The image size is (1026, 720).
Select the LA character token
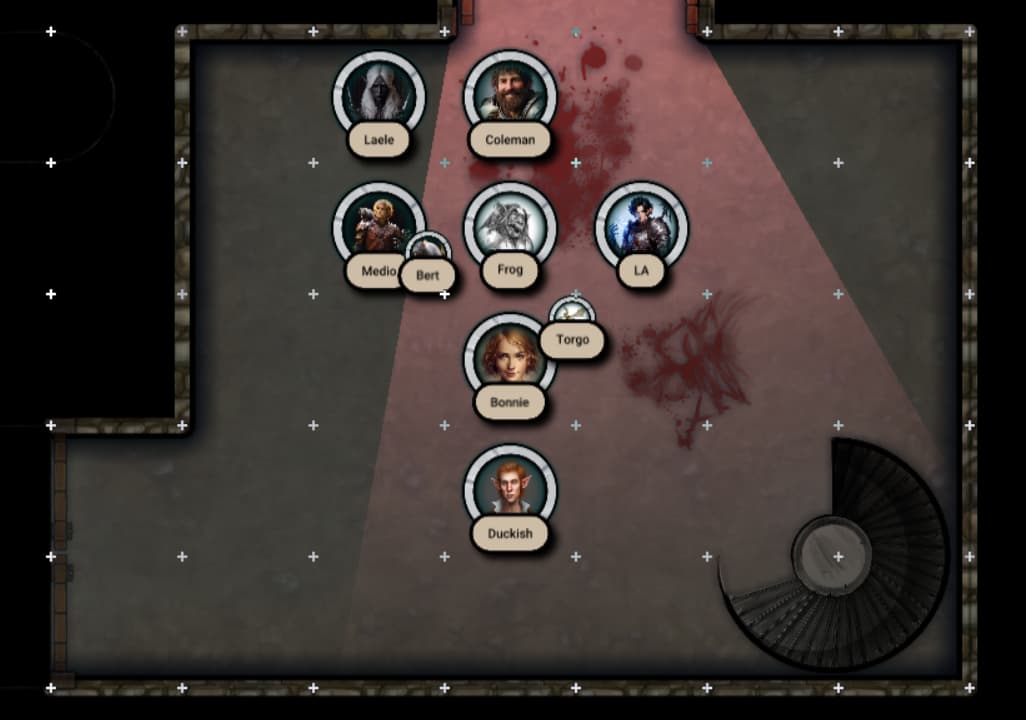tap(641, 226)
